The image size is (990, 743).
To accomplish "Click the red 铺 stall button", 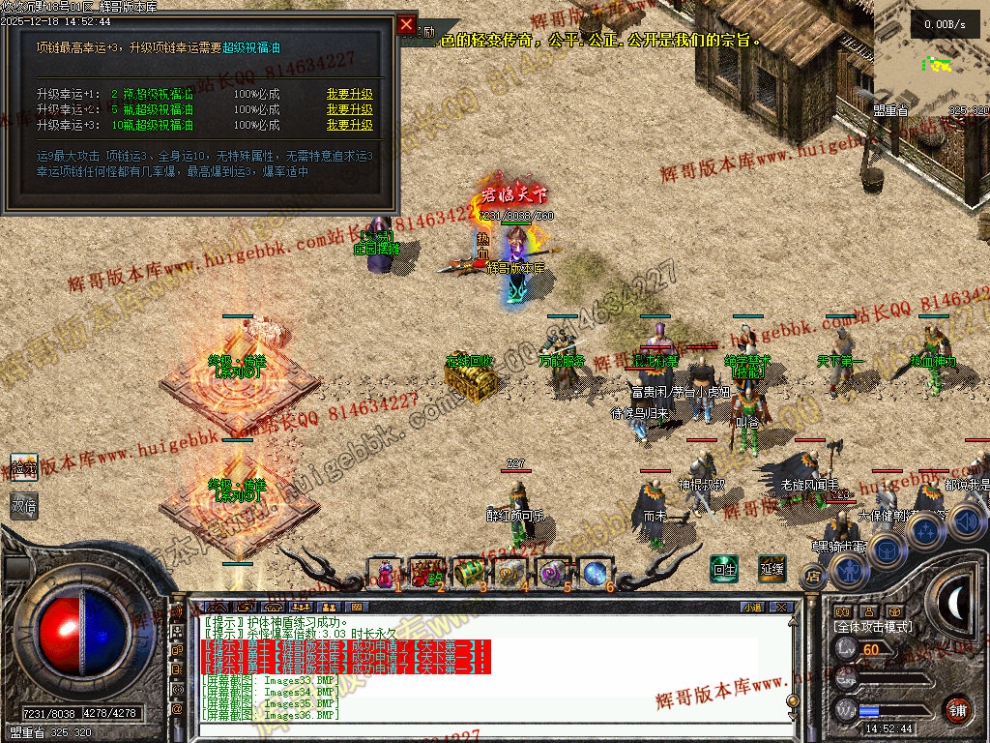I will point(958,708).
